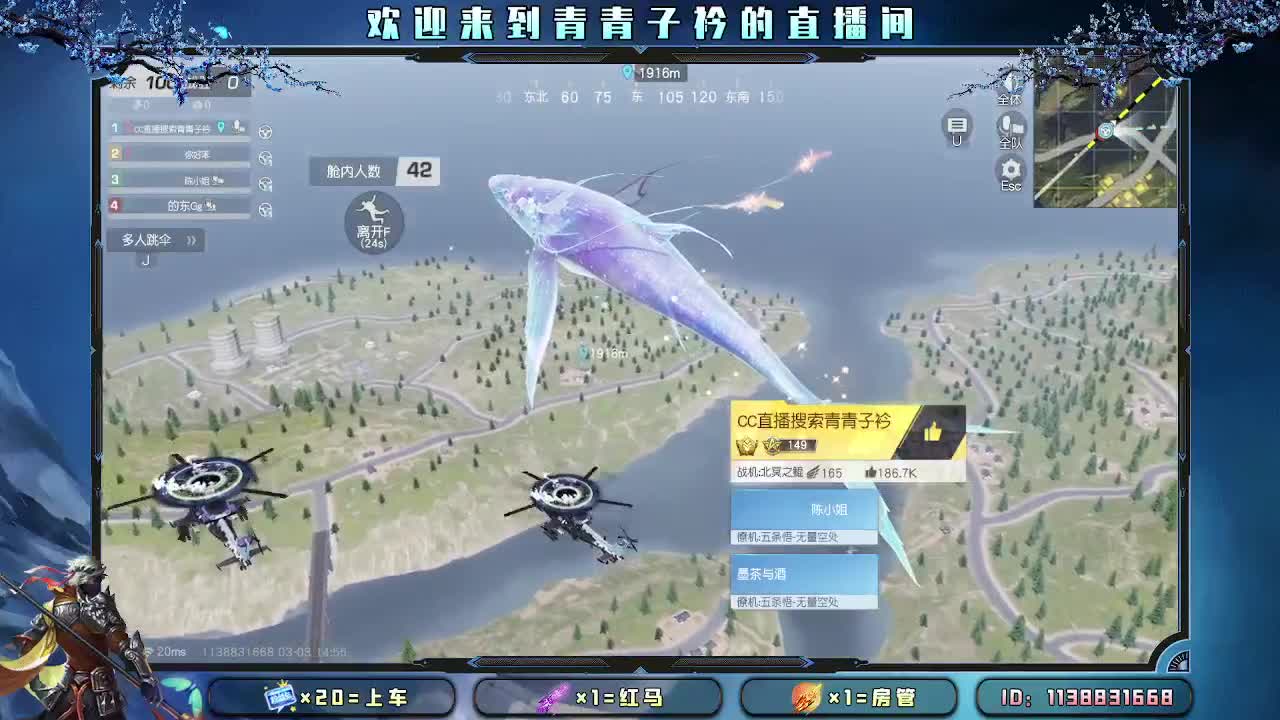Click the steering wheel icon beside player 你好呆
The width and height of the screenshot is (1280, 720).
266,157
